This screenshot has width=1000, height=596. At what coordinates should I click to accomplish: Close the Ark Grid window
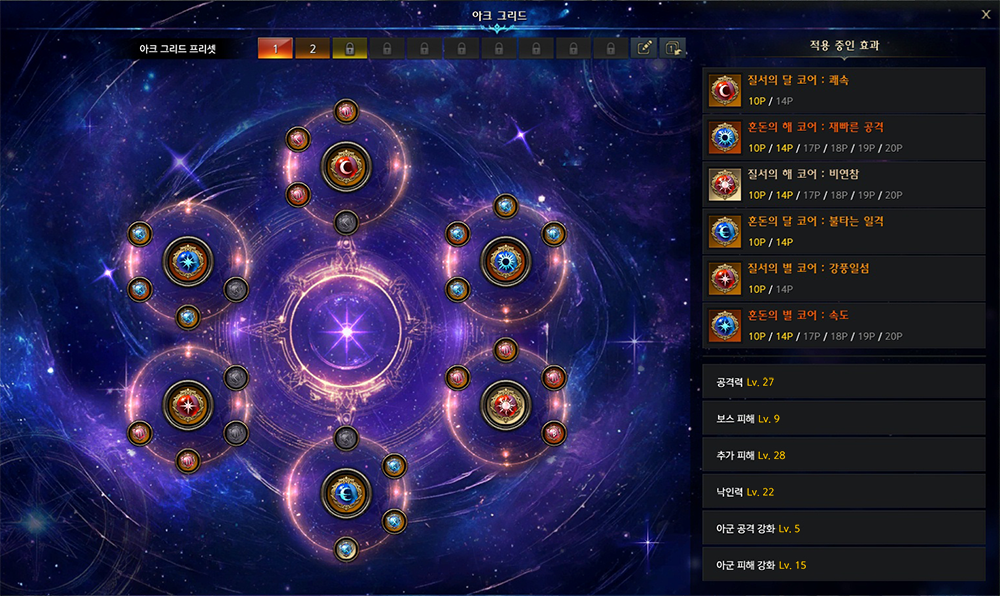[x=986, y=14]
